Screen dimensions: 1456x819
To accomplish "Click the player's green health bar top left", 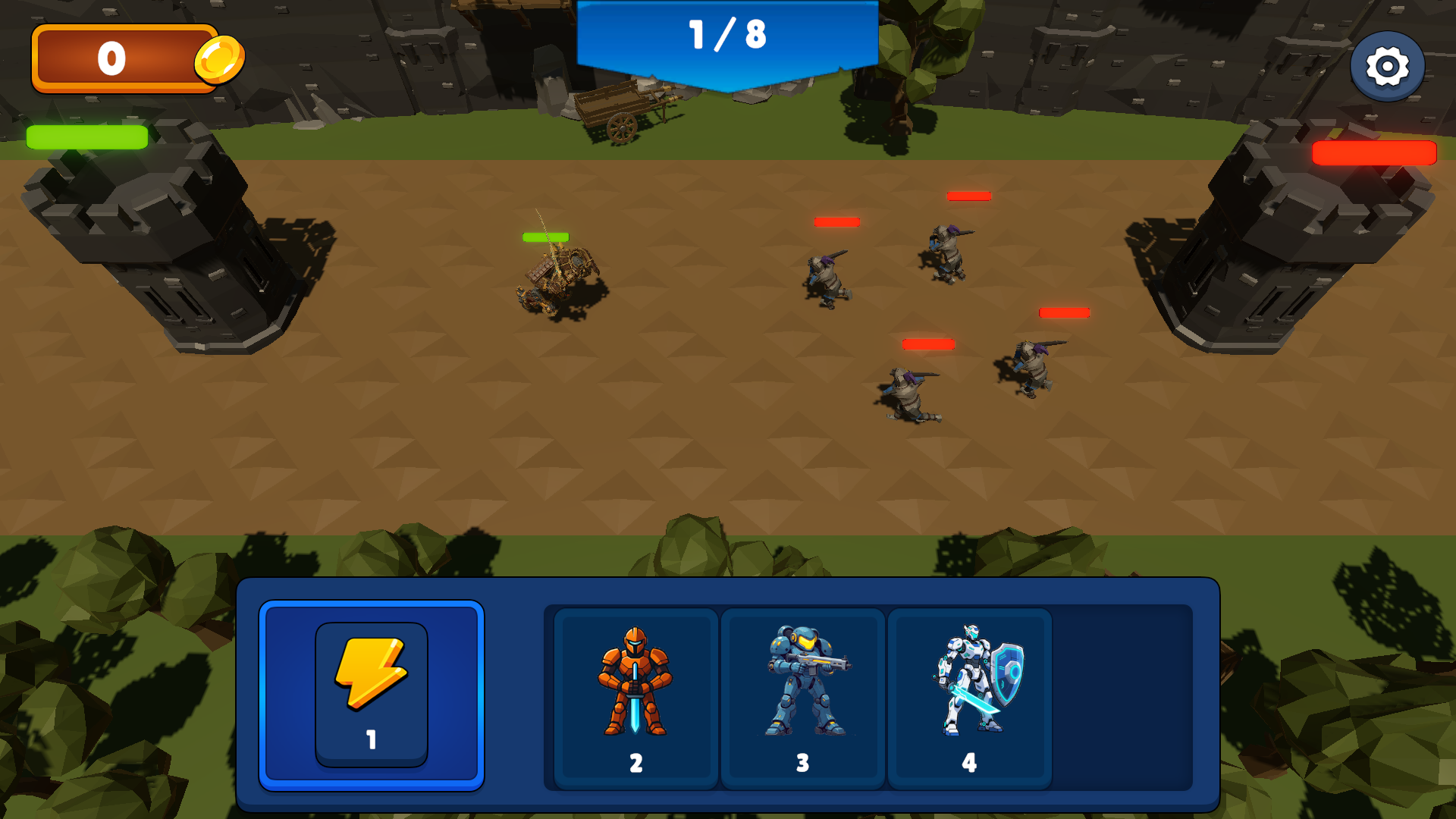I will (86, 138).
